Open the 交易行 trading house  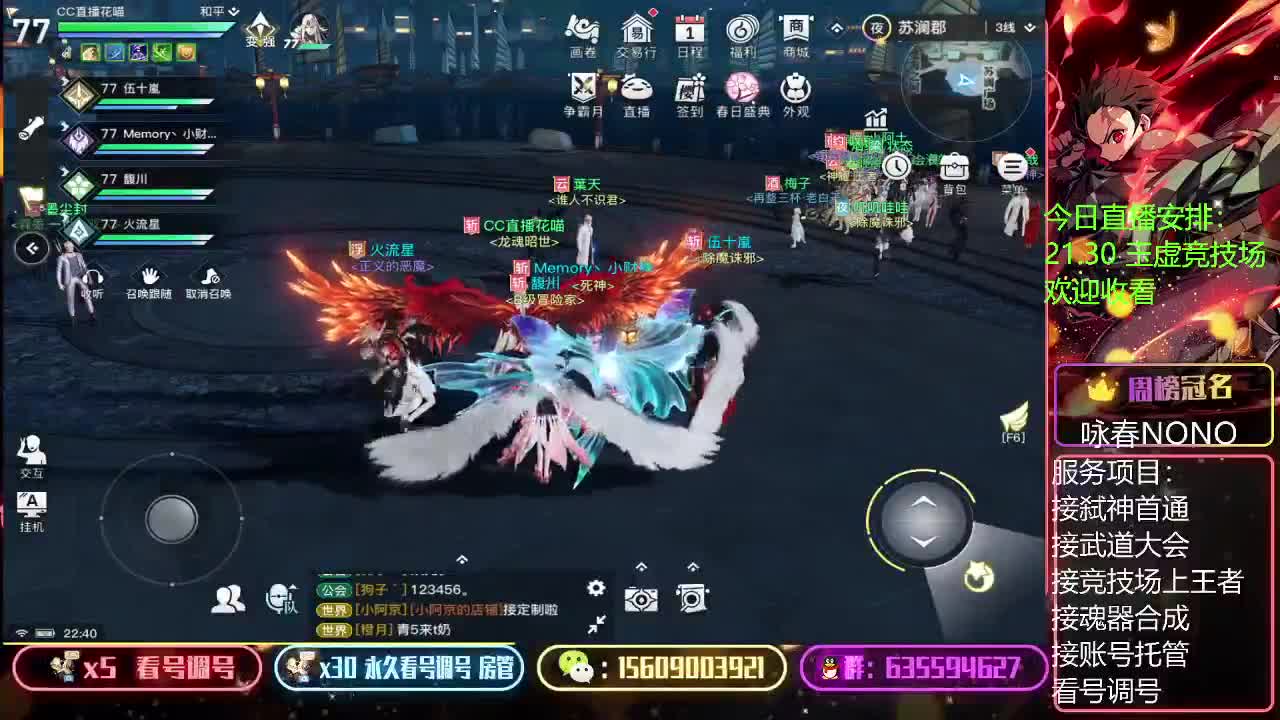tap(638, 30)
